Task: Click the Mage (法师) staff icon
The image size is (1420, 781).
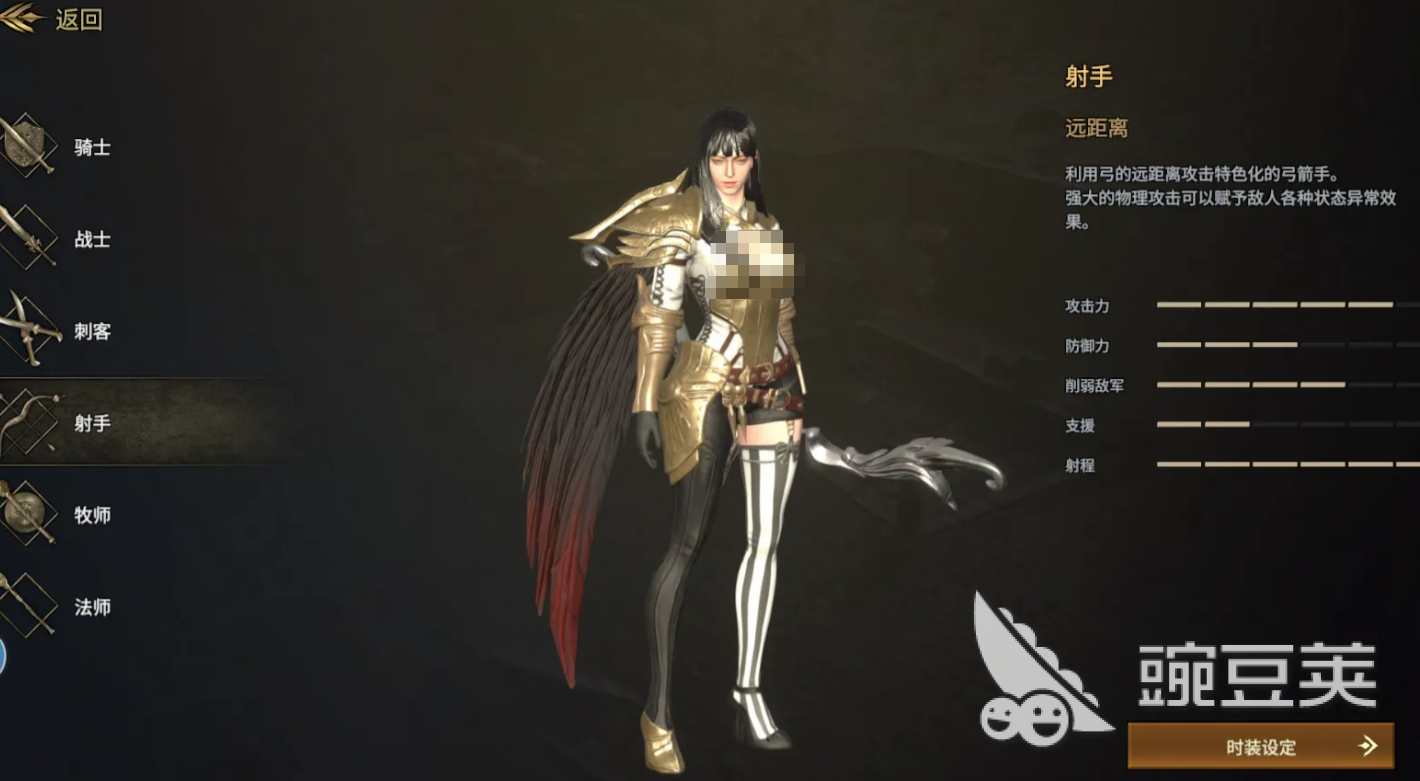Action: [x=25, y=606]
